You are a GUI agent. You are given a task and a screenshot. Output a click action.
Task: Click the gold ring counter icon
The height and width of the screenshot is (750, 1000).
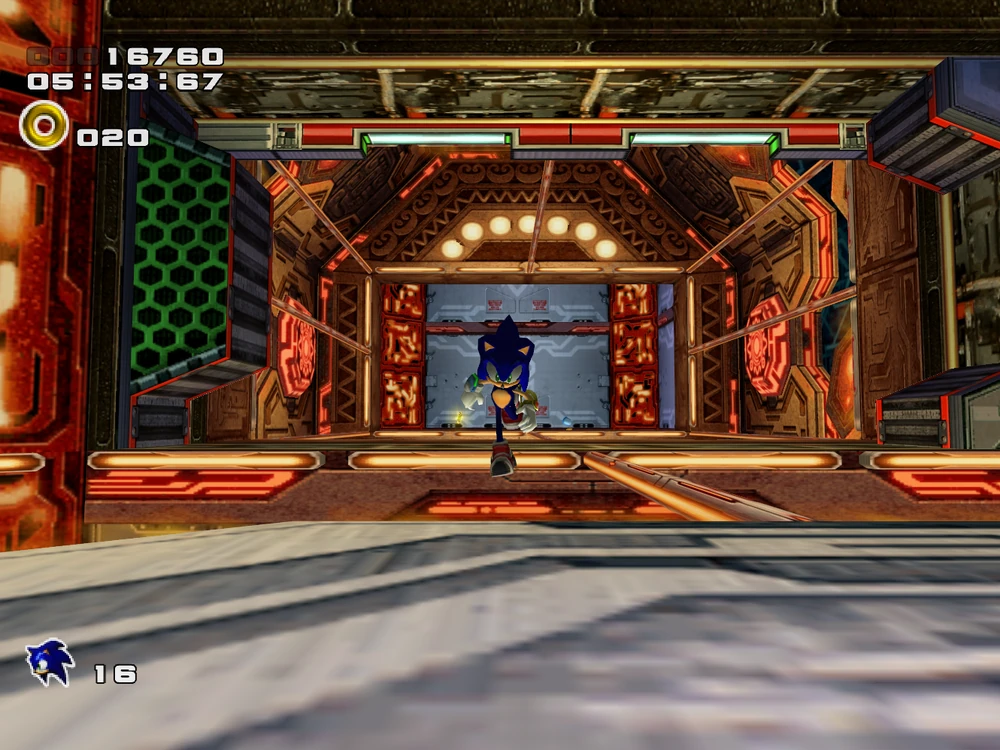point(44,127)
